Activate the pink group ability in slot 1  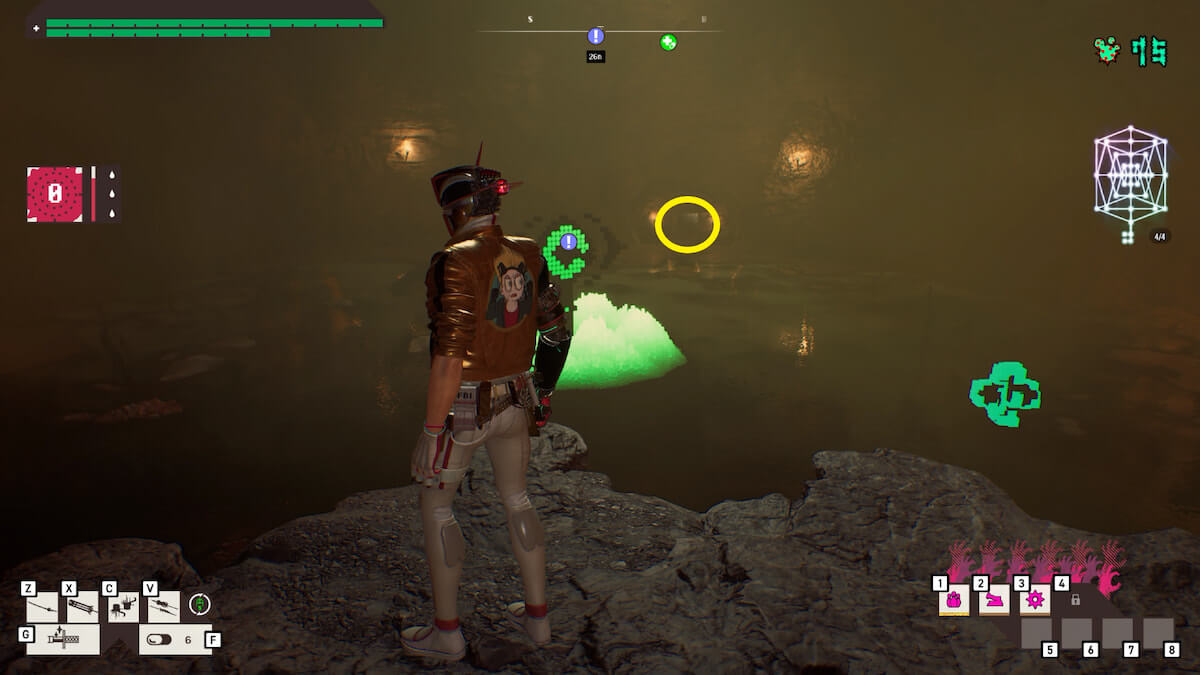coord(953,600)
